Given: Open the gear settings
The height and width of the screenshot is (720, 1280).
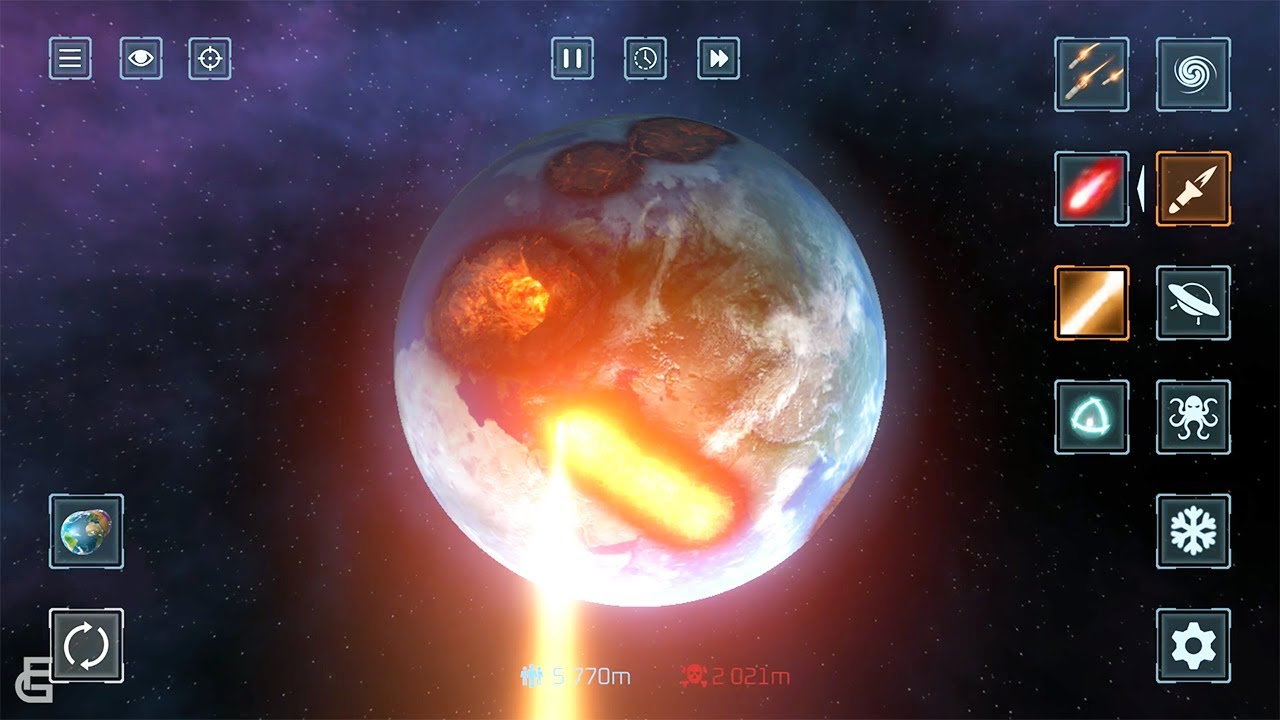Looking at the screenshot, I should tap(1193, 645).
